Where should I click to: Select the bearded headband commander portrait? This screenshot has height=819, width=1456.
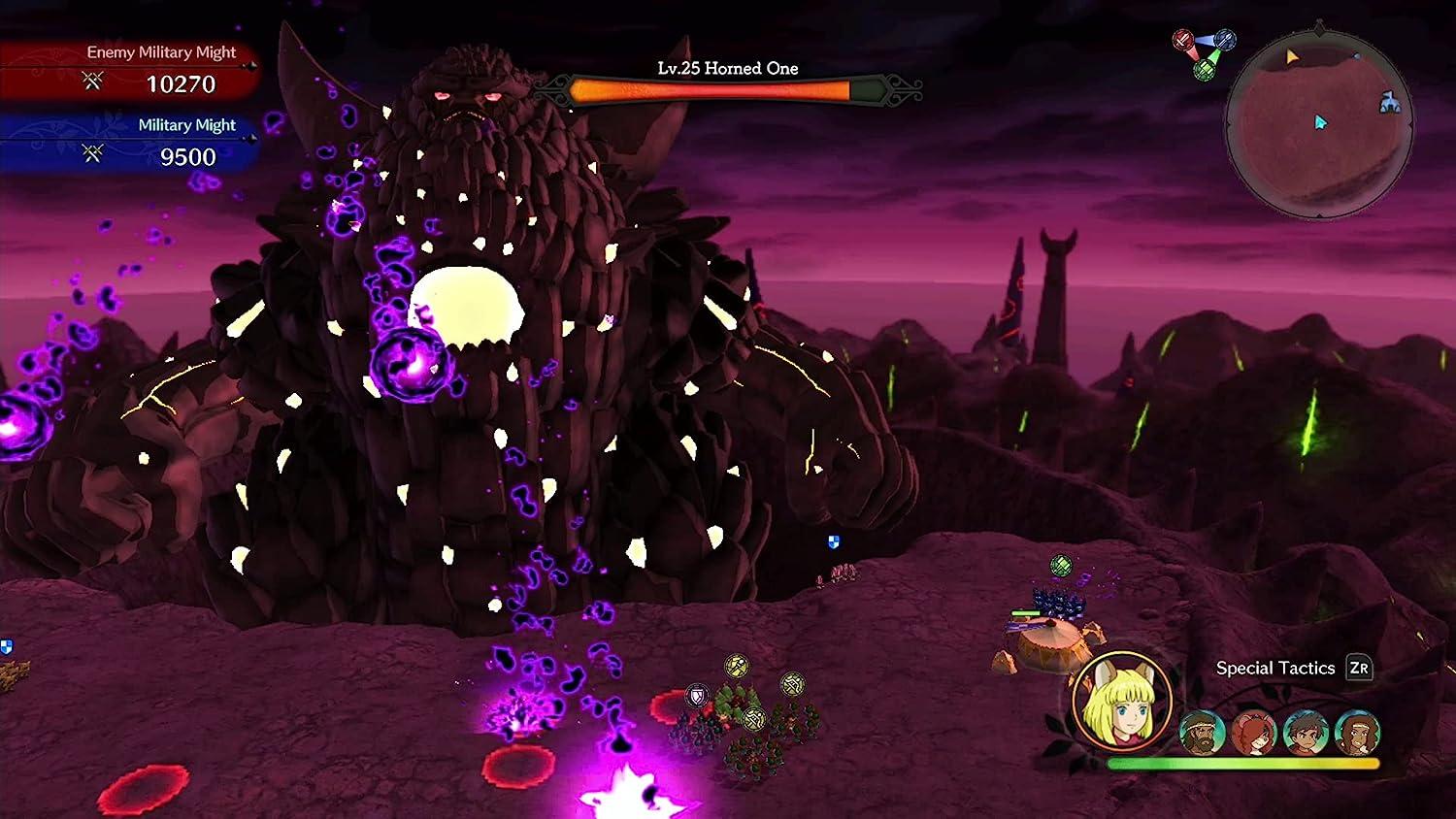1202,733
